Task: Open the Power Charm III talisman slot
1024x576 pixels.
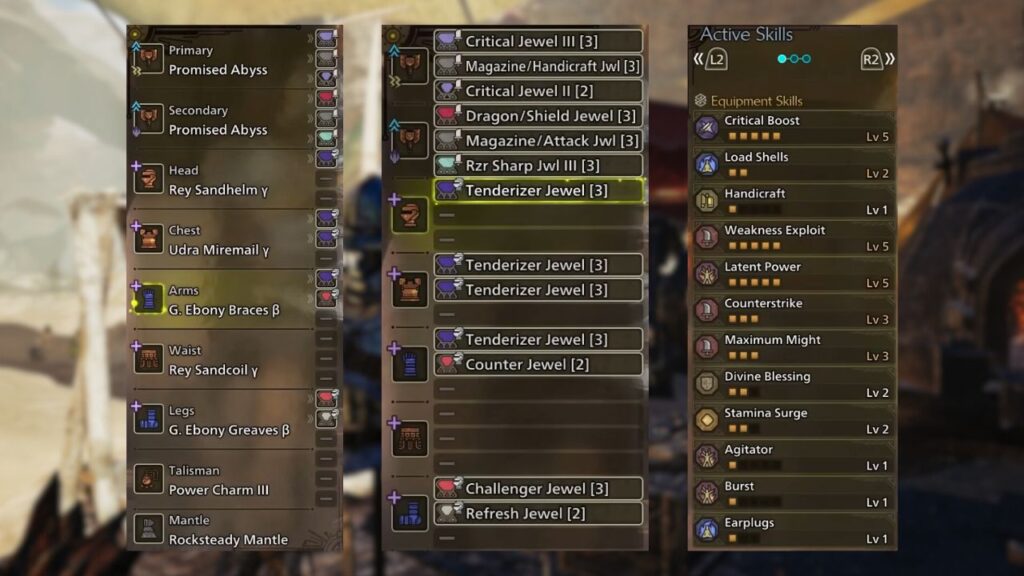Action: point(218,481)
